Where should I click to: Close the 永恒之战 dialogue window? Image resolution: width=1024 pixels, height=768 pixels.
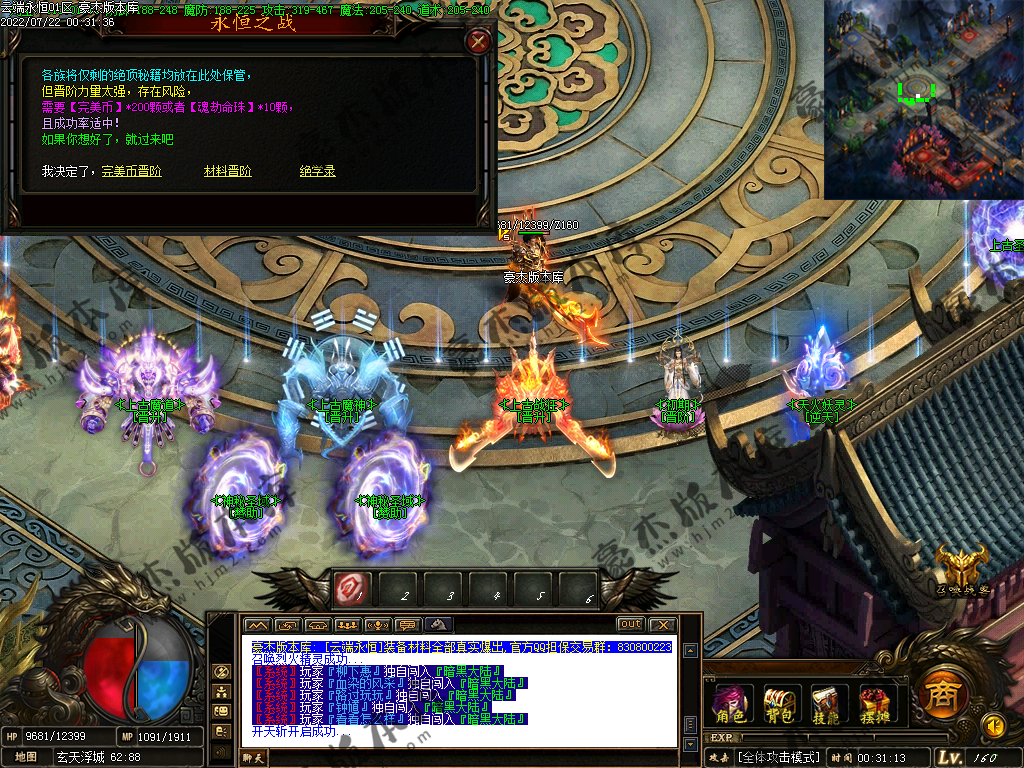[479, 41]
